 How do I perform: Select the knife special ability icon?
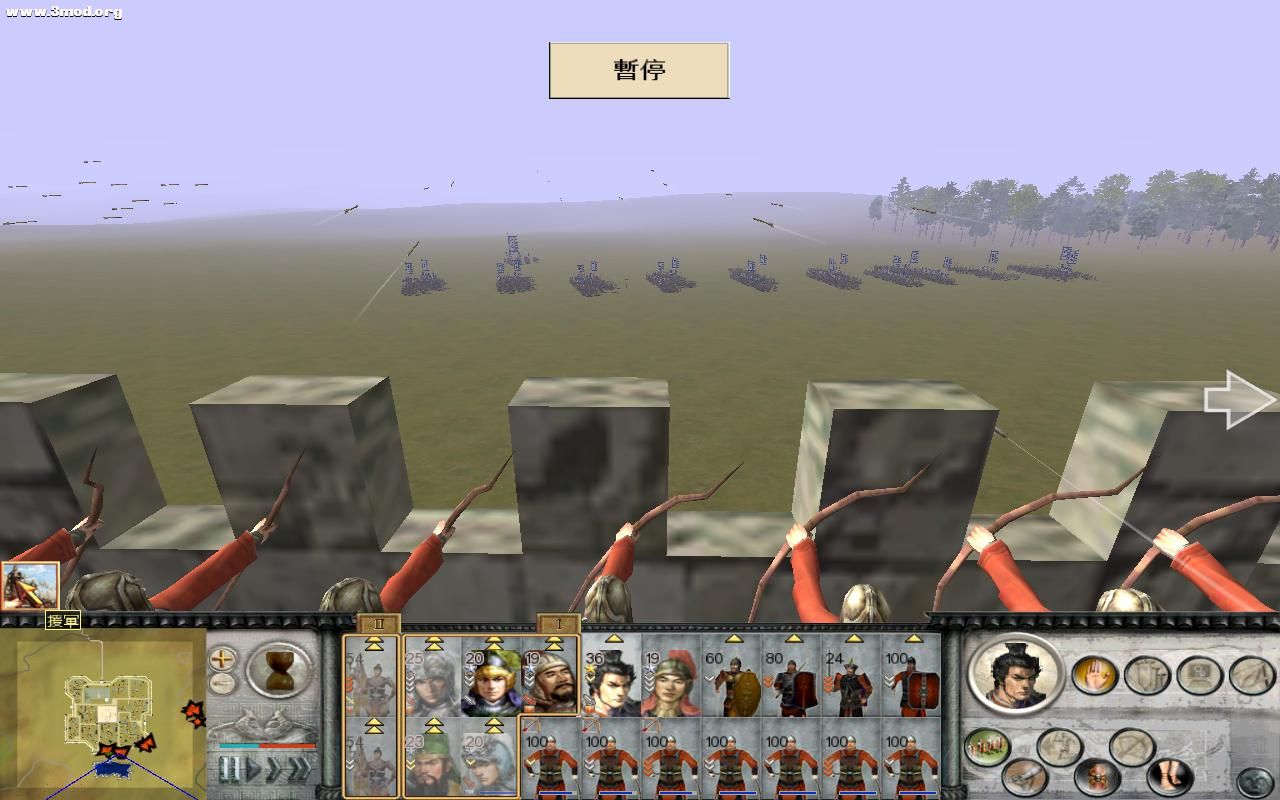click(1025, 776)
